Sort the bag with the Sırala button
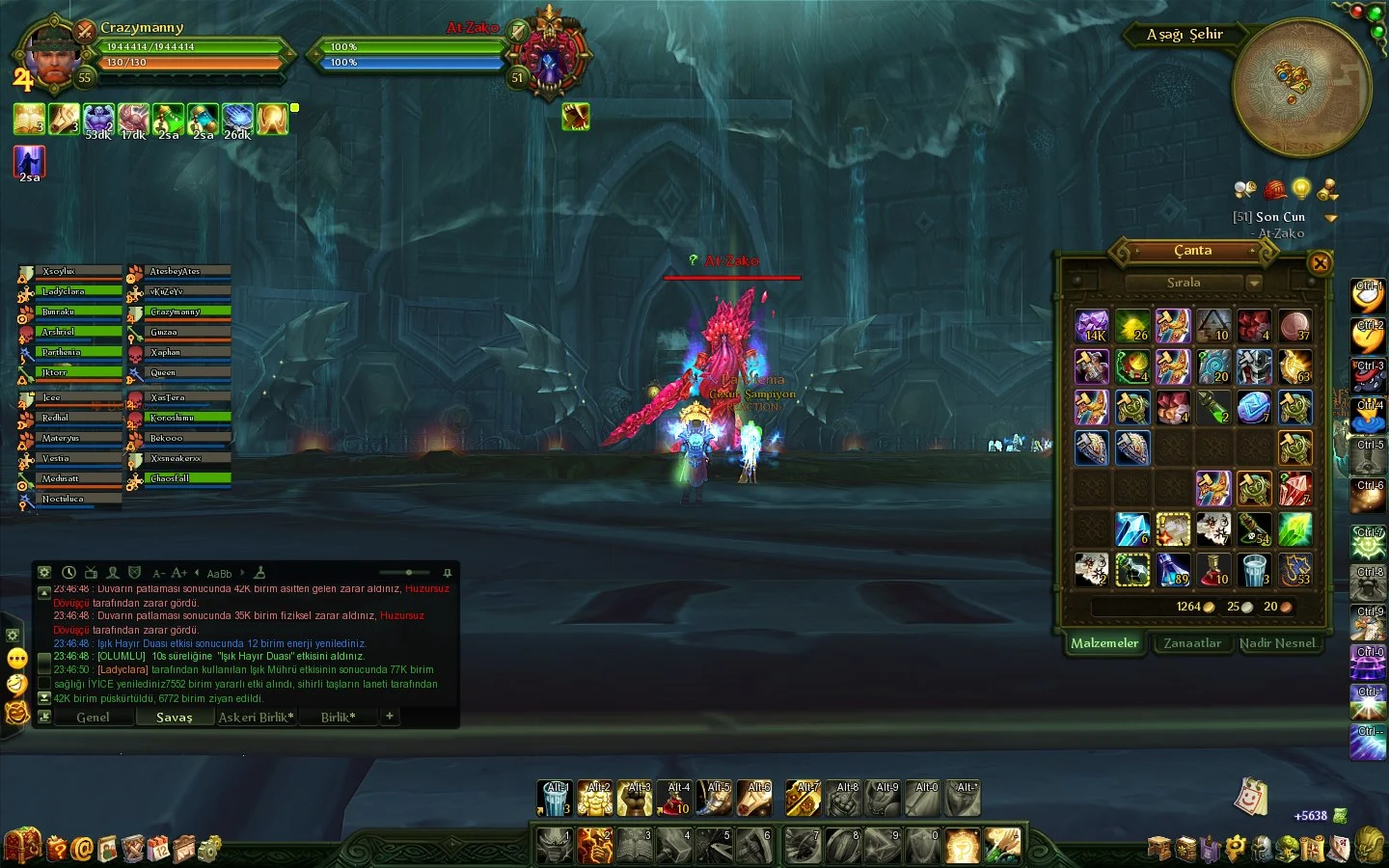Image resolution: width=1389 pixels, height=868 pixels. tap(1184, 283)
